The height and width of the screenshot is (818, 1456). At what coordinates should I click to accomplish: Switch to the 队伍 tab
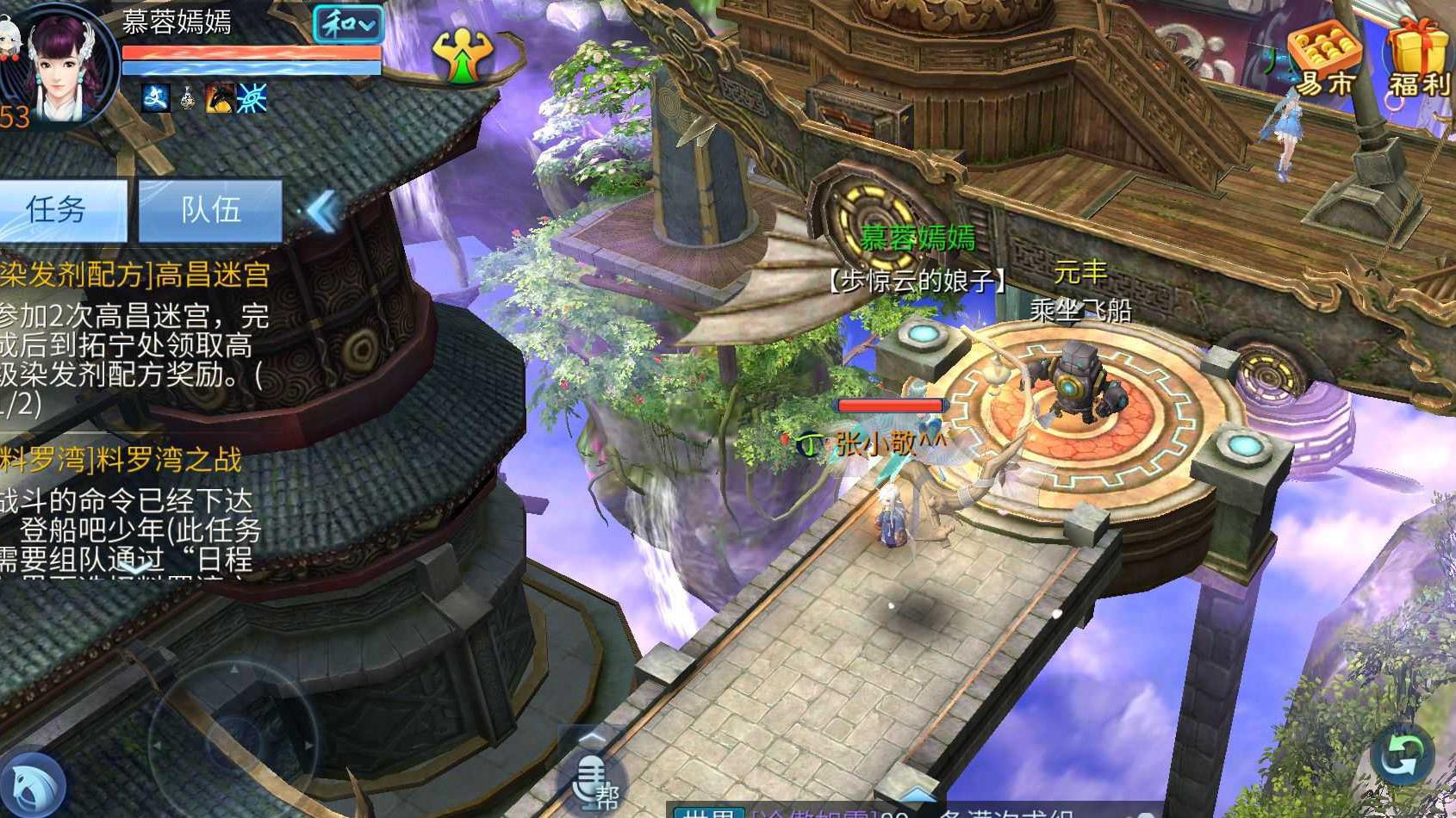coord(210,209)
